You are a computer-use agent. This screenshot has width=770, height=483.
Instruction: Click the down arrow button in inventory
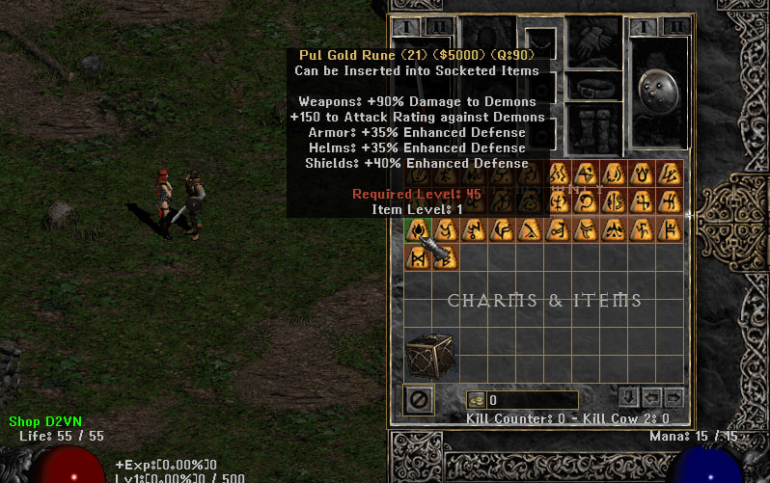click(x=628, y=397)
